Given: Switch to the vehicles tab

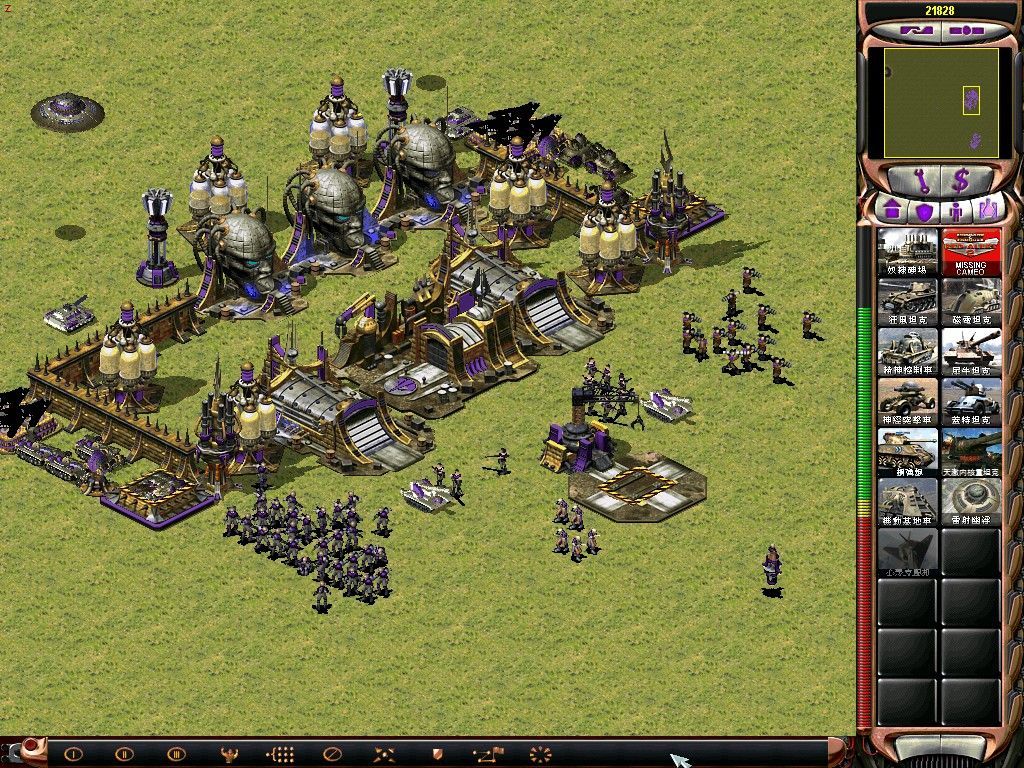Looking at the screenshot, I should tap(987, 211).
